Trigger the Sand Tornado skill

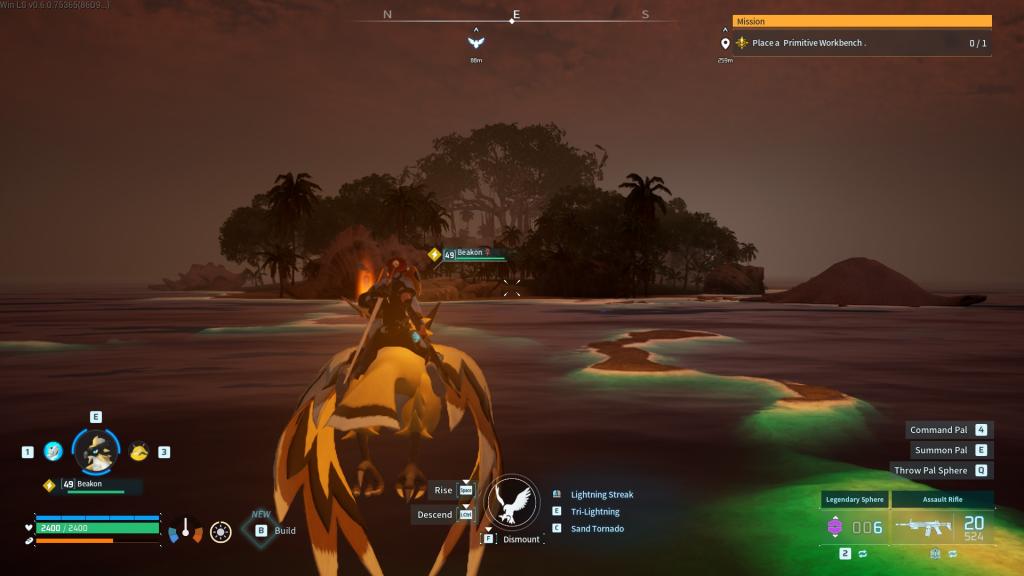[597, 529]
